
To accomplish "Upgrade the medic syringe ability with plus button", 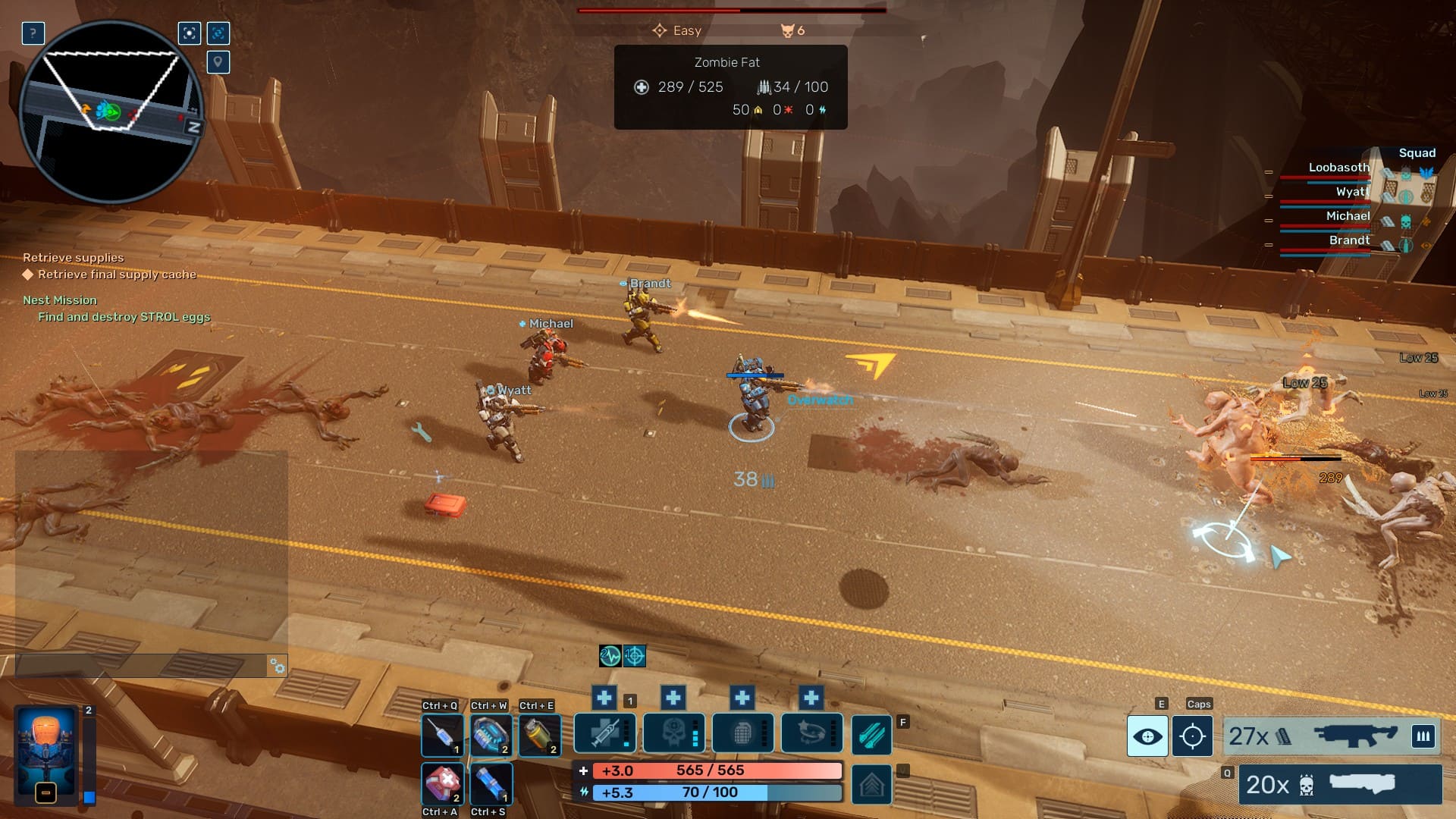I will [x=604, y=698].
